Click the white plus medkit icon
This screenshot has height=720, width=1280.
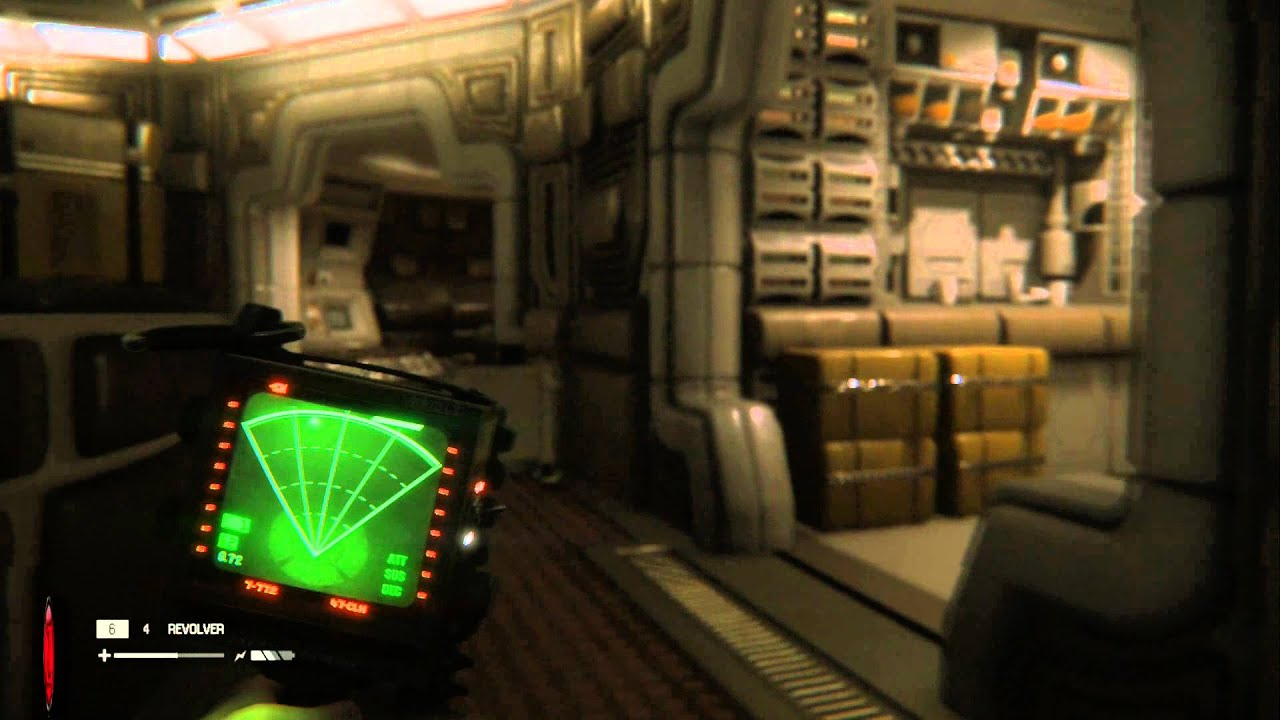(x=105, y=655)
